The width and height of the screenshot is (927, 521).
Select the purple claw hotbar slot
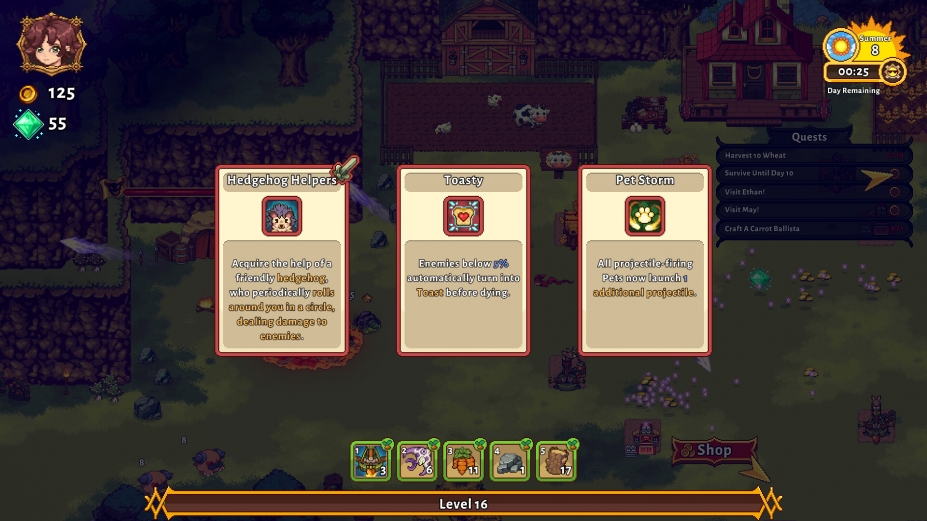[x=417, y=461]
